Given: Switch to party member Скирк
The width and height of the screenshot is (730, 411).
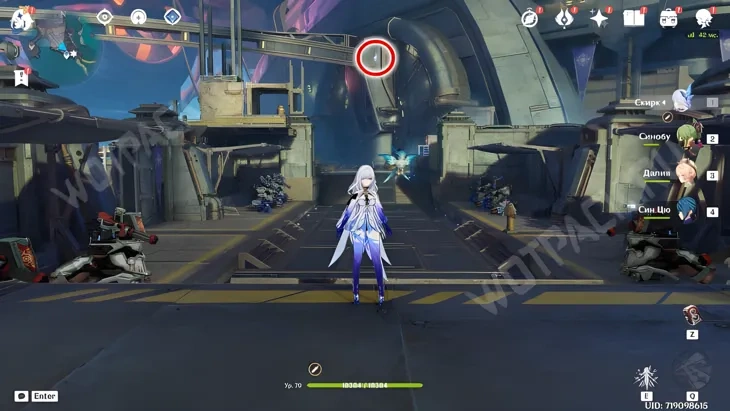Looking at the screenshot, I should (x=682, y=101).
